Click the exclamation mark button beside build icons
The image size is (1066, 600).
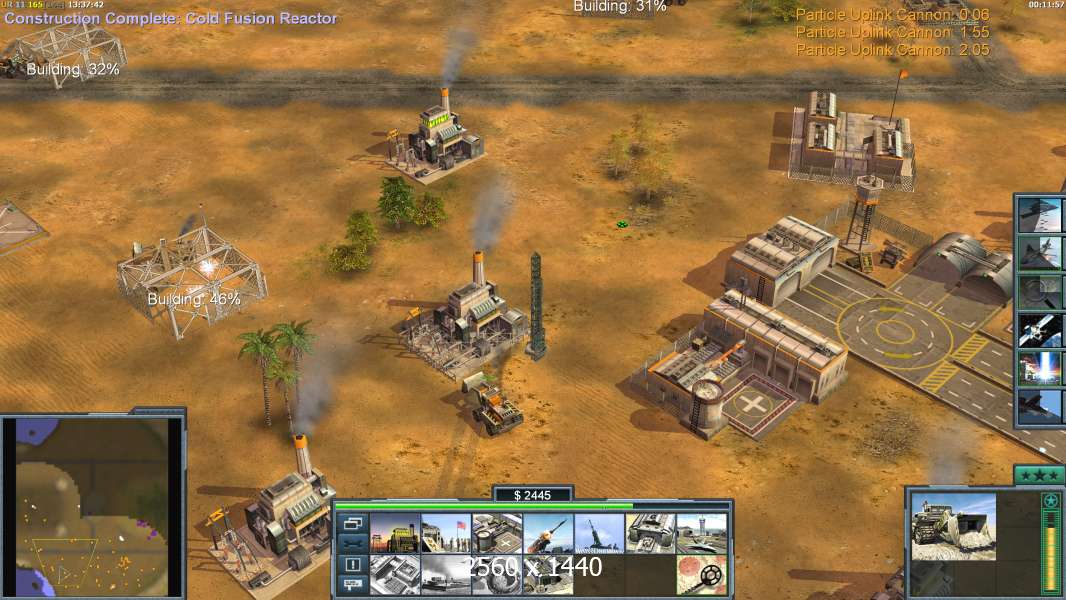tap(351, 564)
